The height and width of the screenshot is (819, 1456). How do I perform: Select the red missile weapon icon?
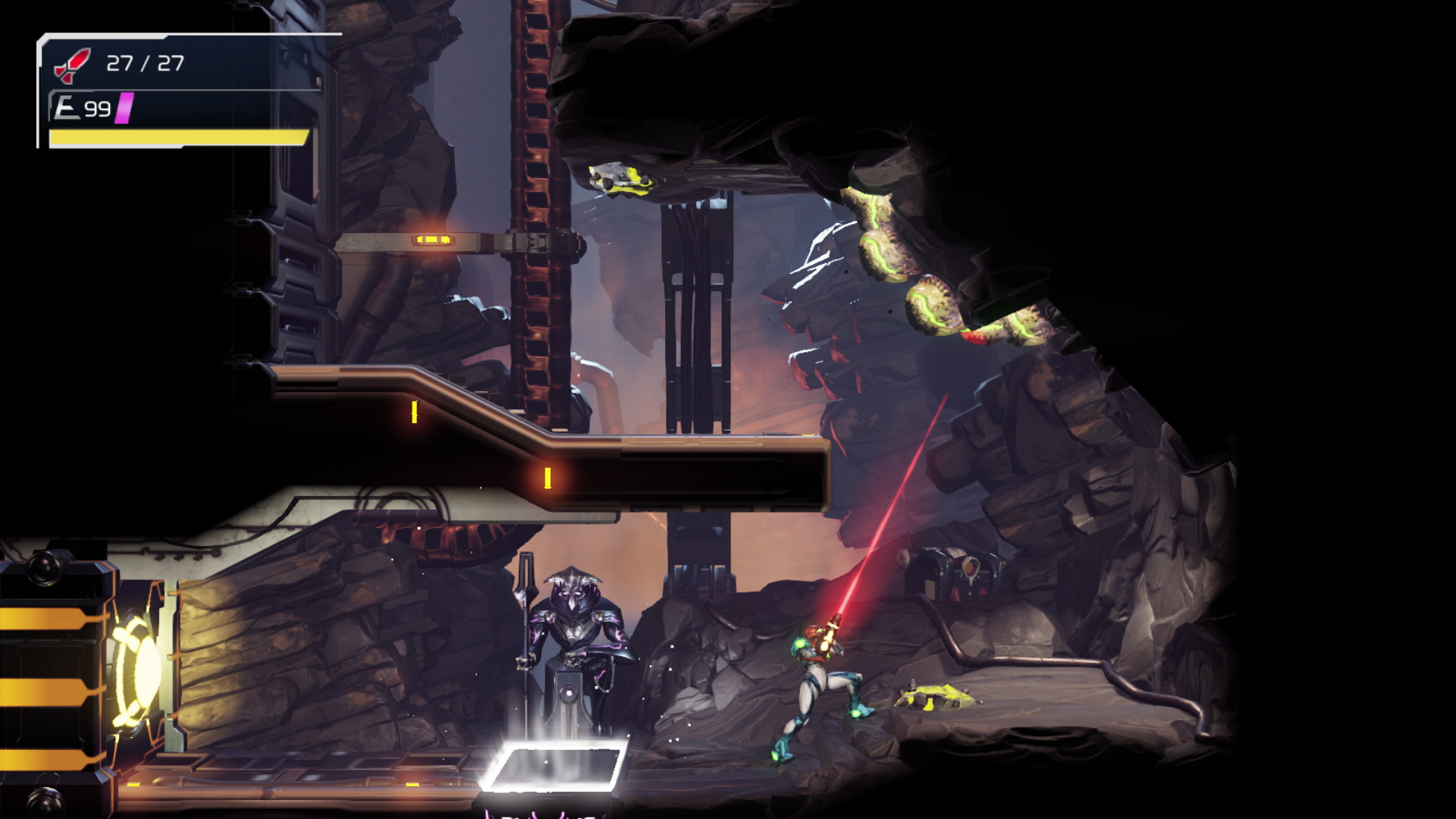coord(72,64)
